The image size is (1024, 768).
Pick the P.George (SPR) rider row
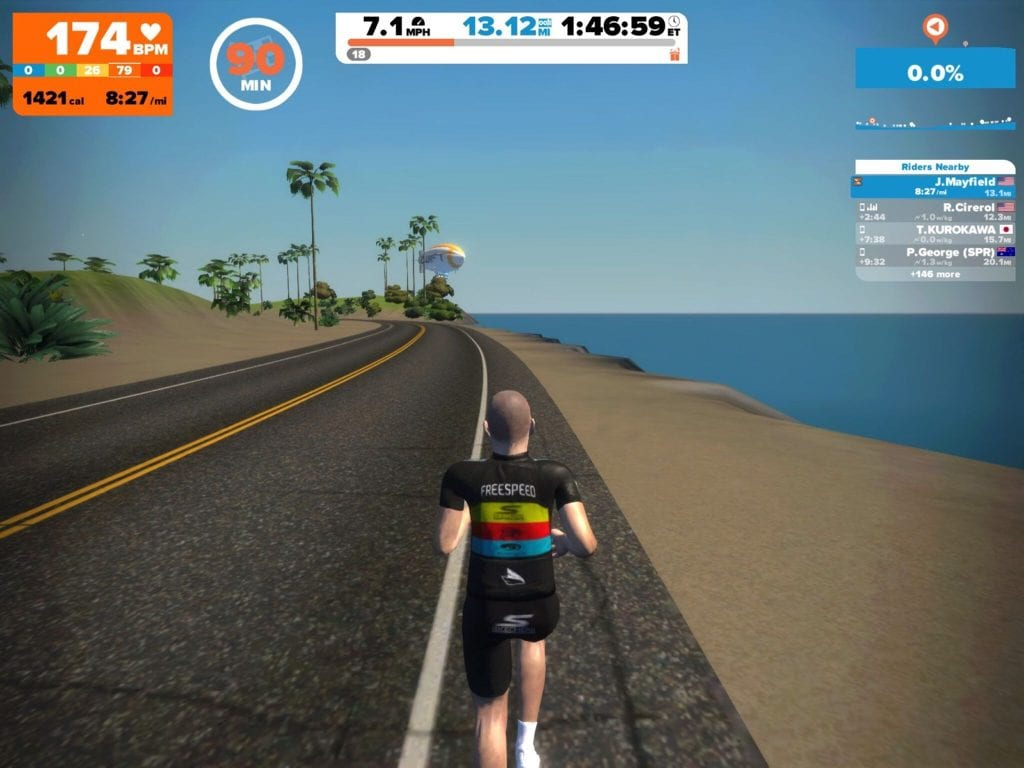935,256
